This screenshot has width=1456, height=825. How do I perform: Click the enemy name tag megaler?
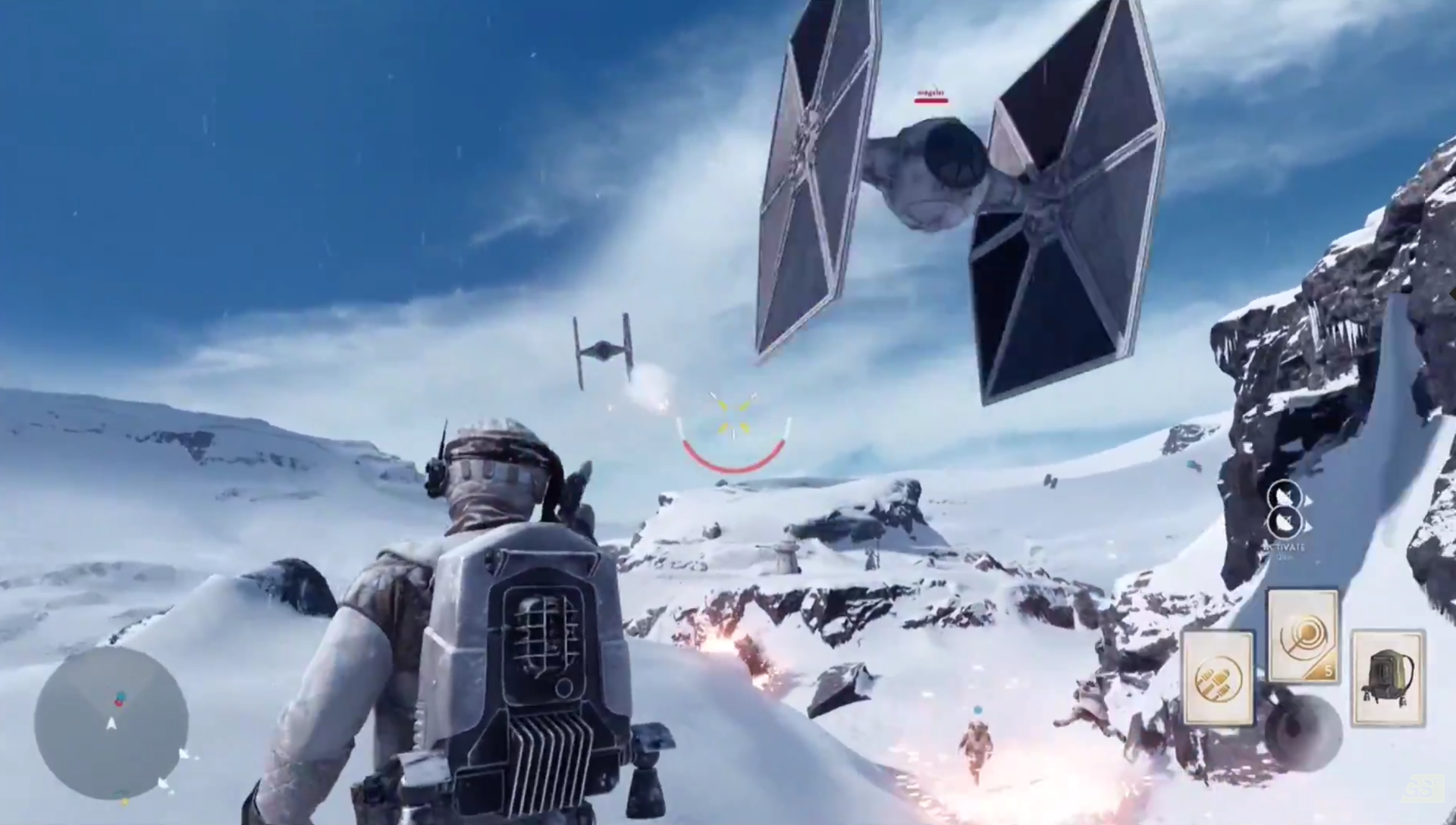[930, 91]
